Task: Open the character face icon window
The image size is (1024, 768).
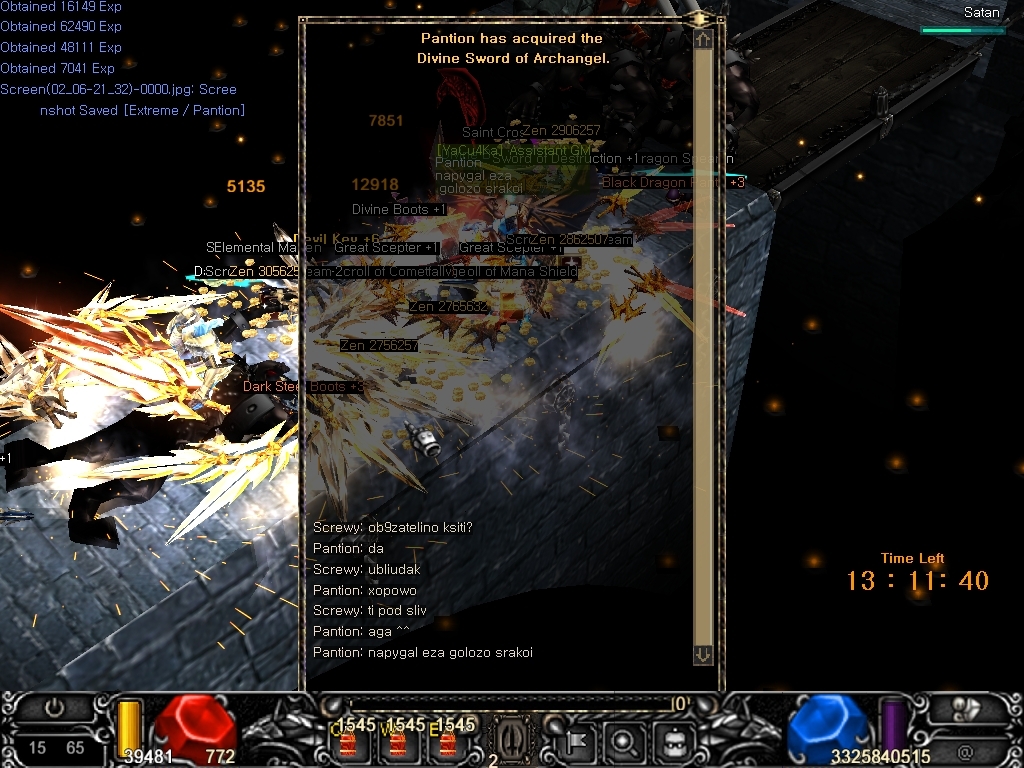Action: [x=669, y=741]
